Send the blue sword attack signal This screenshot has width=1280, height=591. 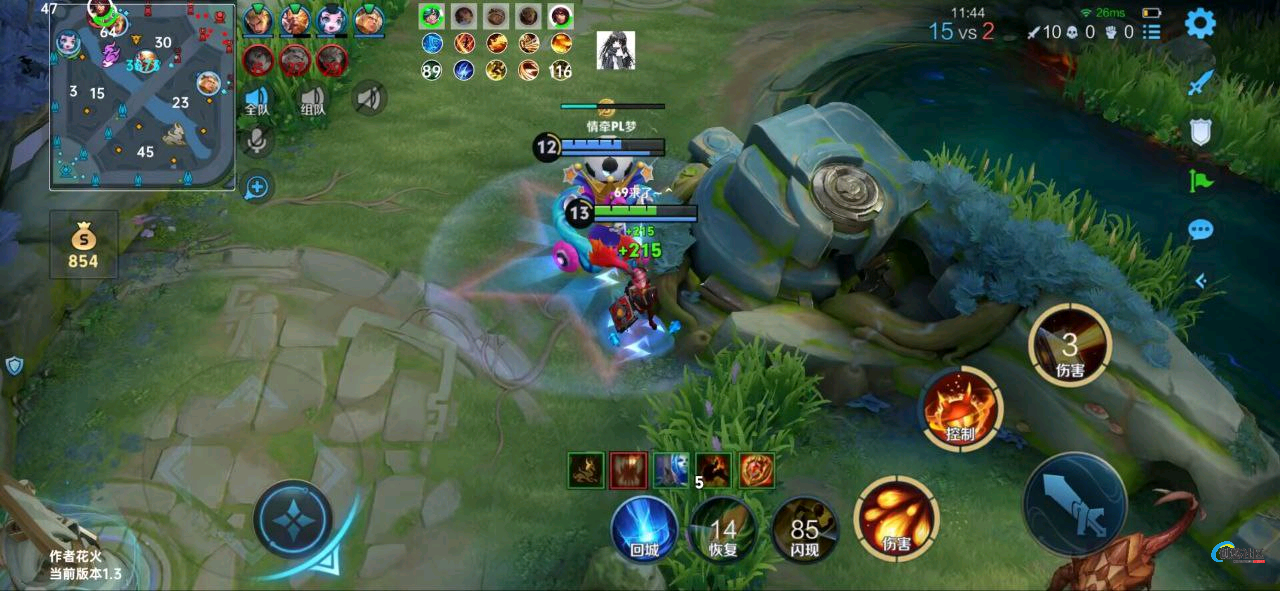[x=1200, y=82]
